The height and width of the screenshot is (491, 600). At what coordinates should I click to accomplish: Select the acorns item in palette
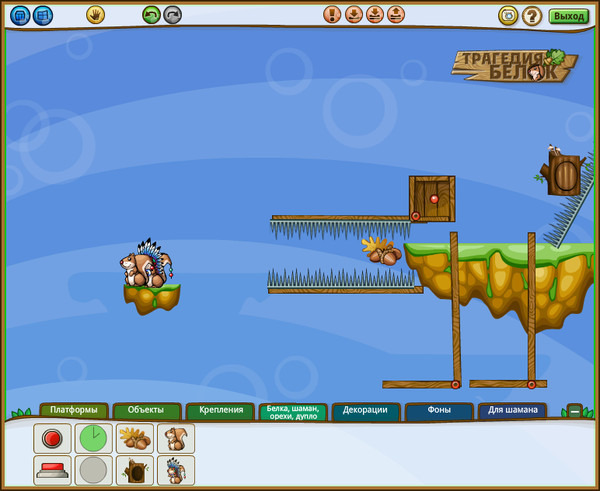click(135, 438)
